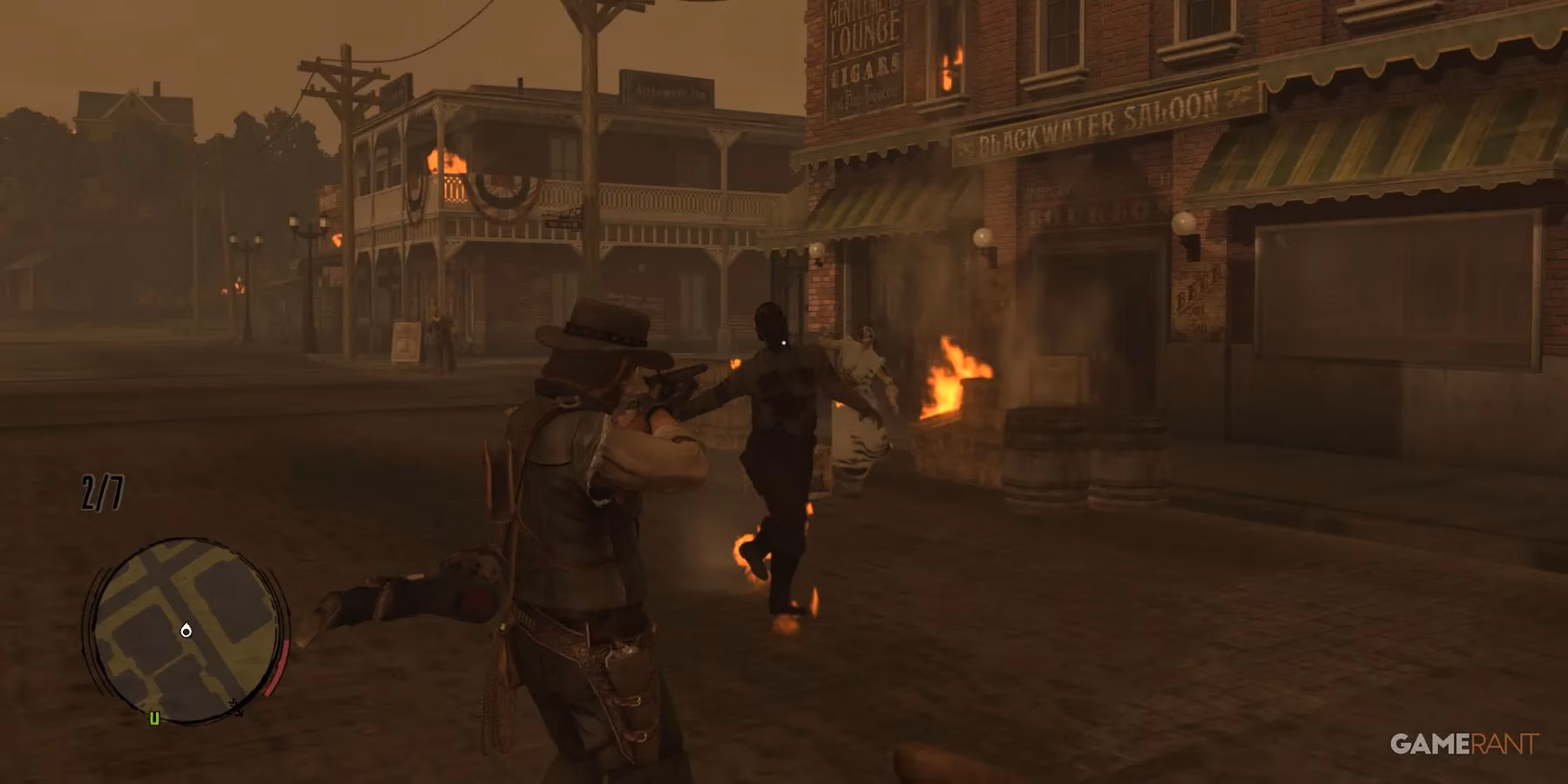1568x784 pixels.
Task: Click the player position marker on the minimap
Action: coord(186,631)
